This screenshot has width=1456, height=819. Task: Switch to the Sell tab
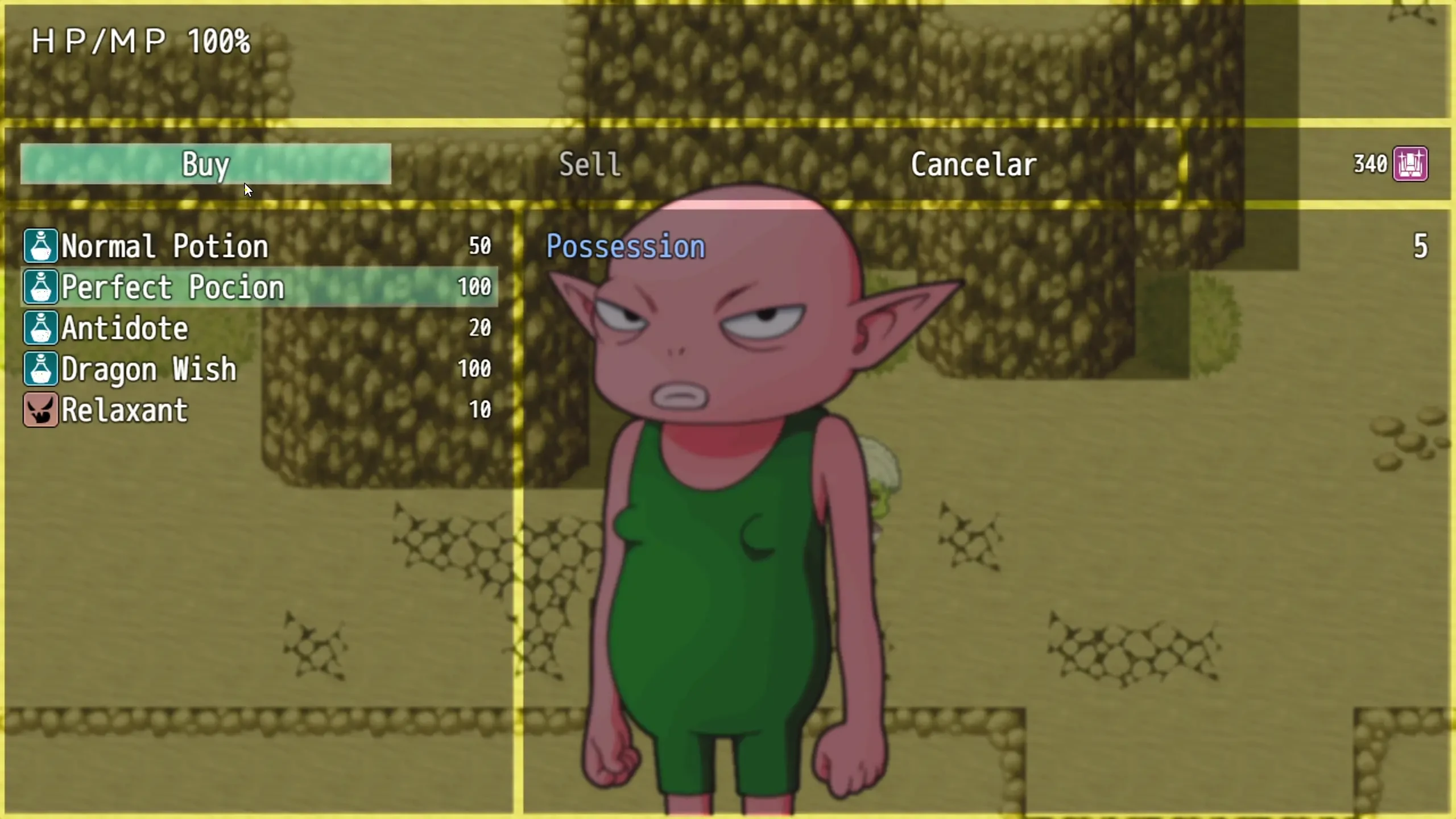pos(589,165)
